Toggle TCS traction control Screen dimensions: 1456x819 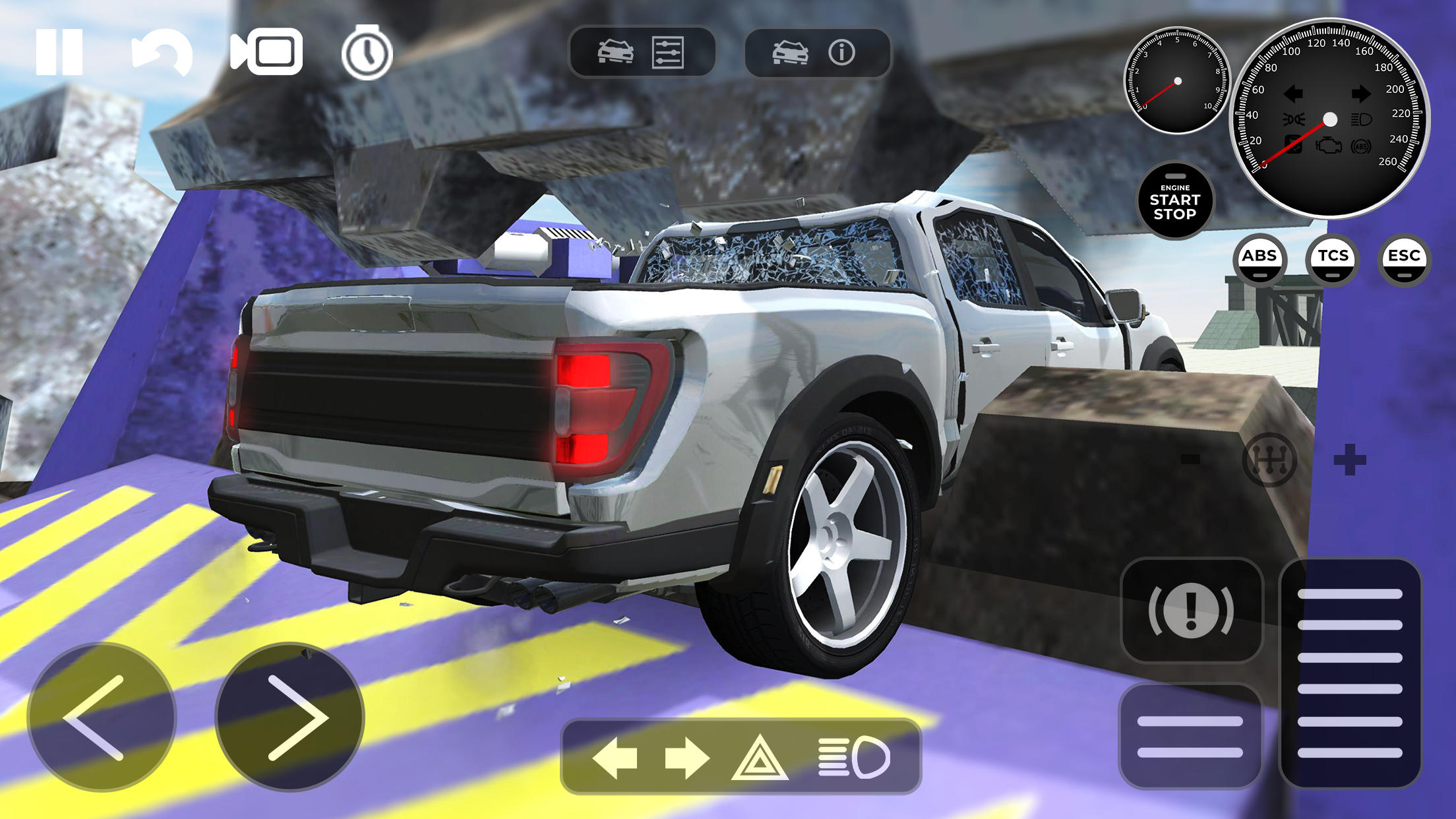click(1333, 259)
